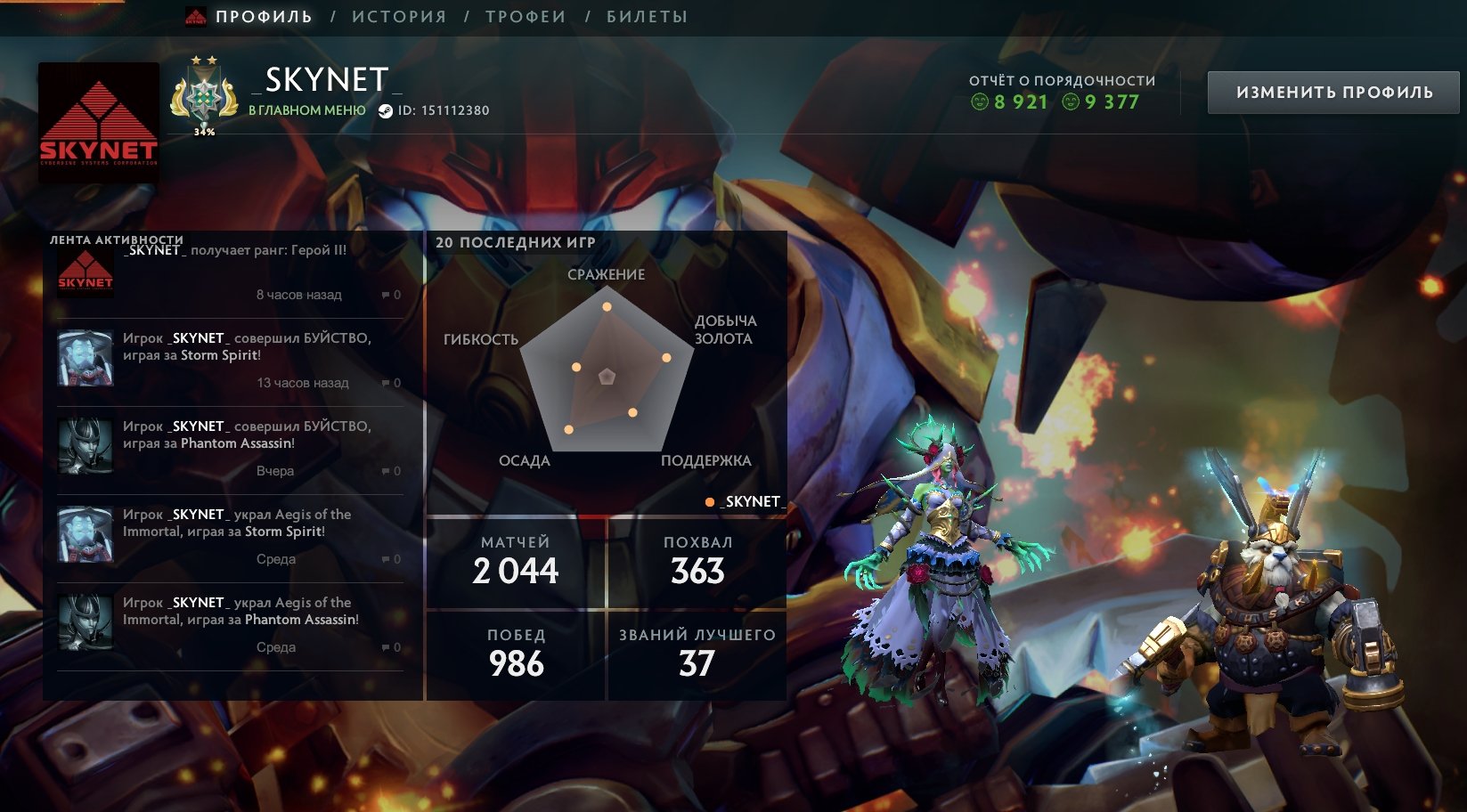Click the 34% rank progress indicator
Image resolution: width=1467 pixels, height=812 pixels.
point(203,130)
